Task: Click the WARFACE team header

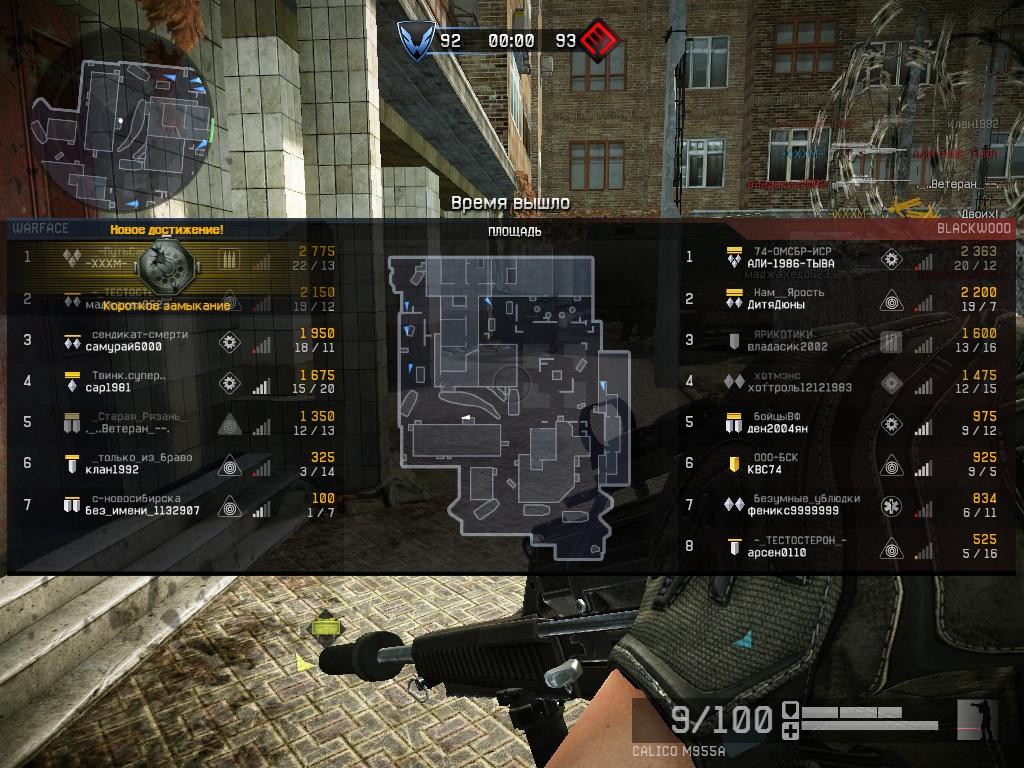Action: click(40, 229)
